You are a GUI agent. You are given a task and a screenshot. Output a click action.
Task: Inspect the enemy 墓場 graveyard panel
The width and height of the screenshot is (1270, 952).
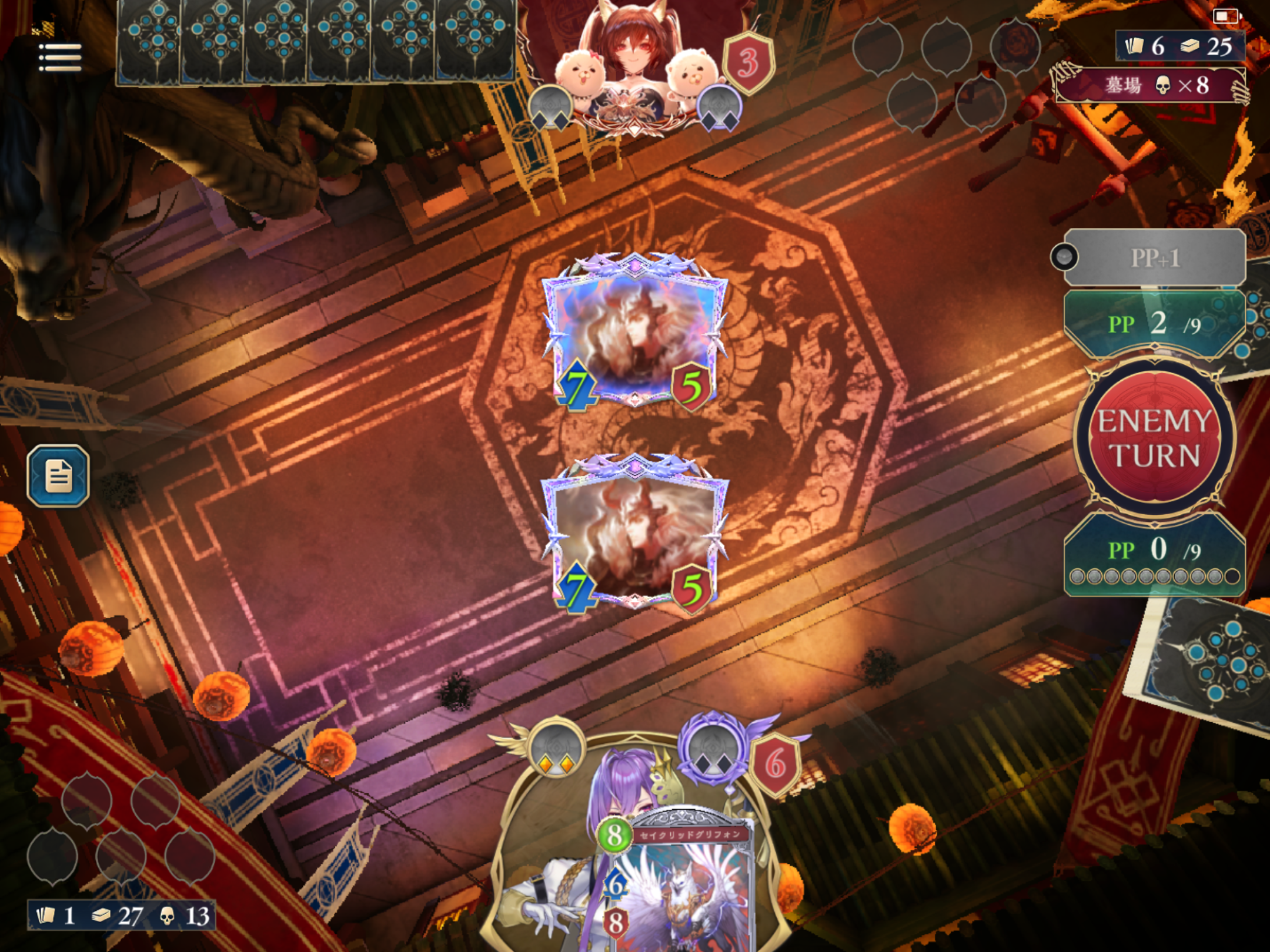click(1151, 86)
